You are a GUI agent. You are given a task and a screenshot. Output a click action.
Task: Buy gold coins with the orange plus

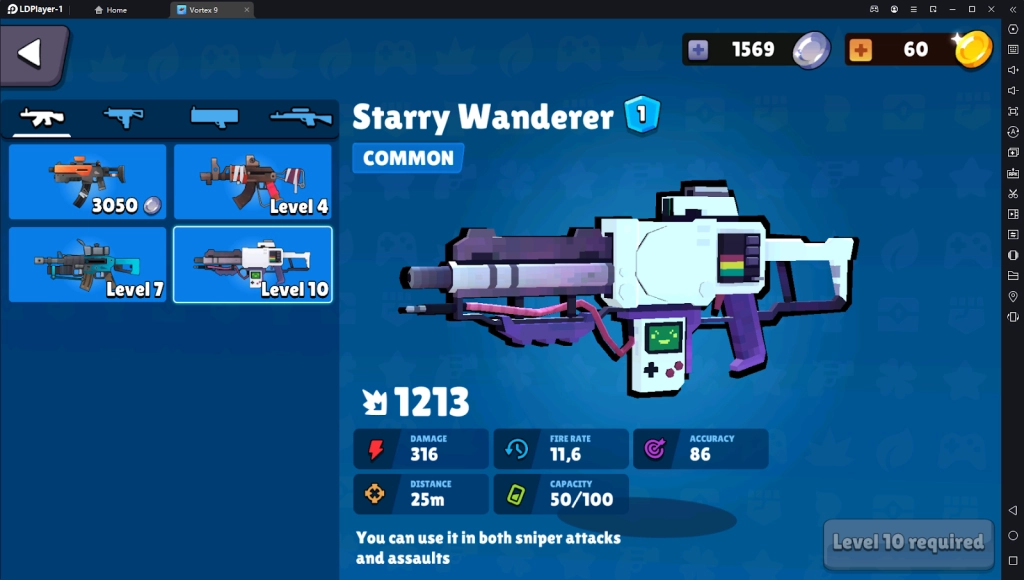pos(860,49)
